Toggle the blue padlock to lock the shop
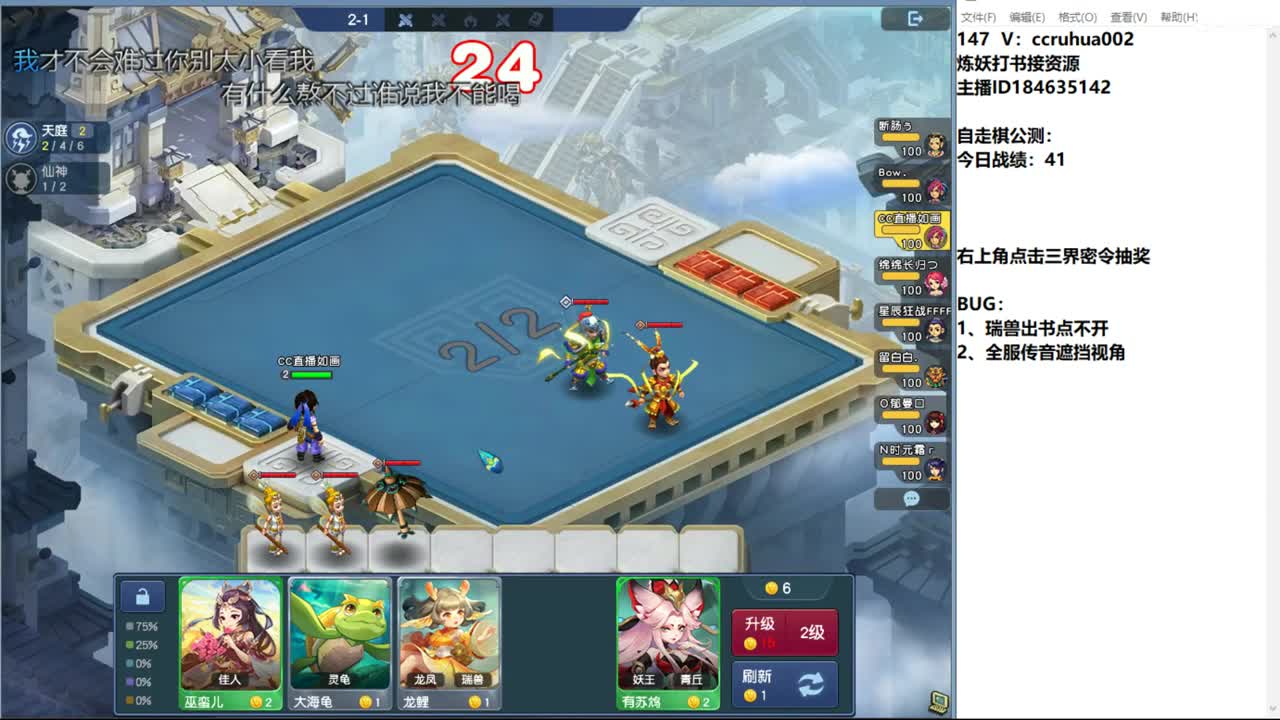The height and width of the screenshot is (720, 1280). (141, 595)
